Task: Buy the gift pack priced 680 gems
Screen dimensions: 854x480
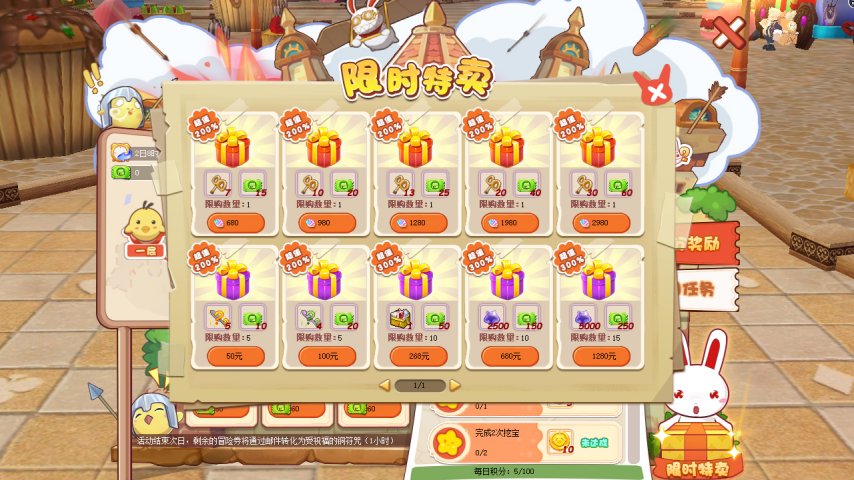Action: click(235, 222)
